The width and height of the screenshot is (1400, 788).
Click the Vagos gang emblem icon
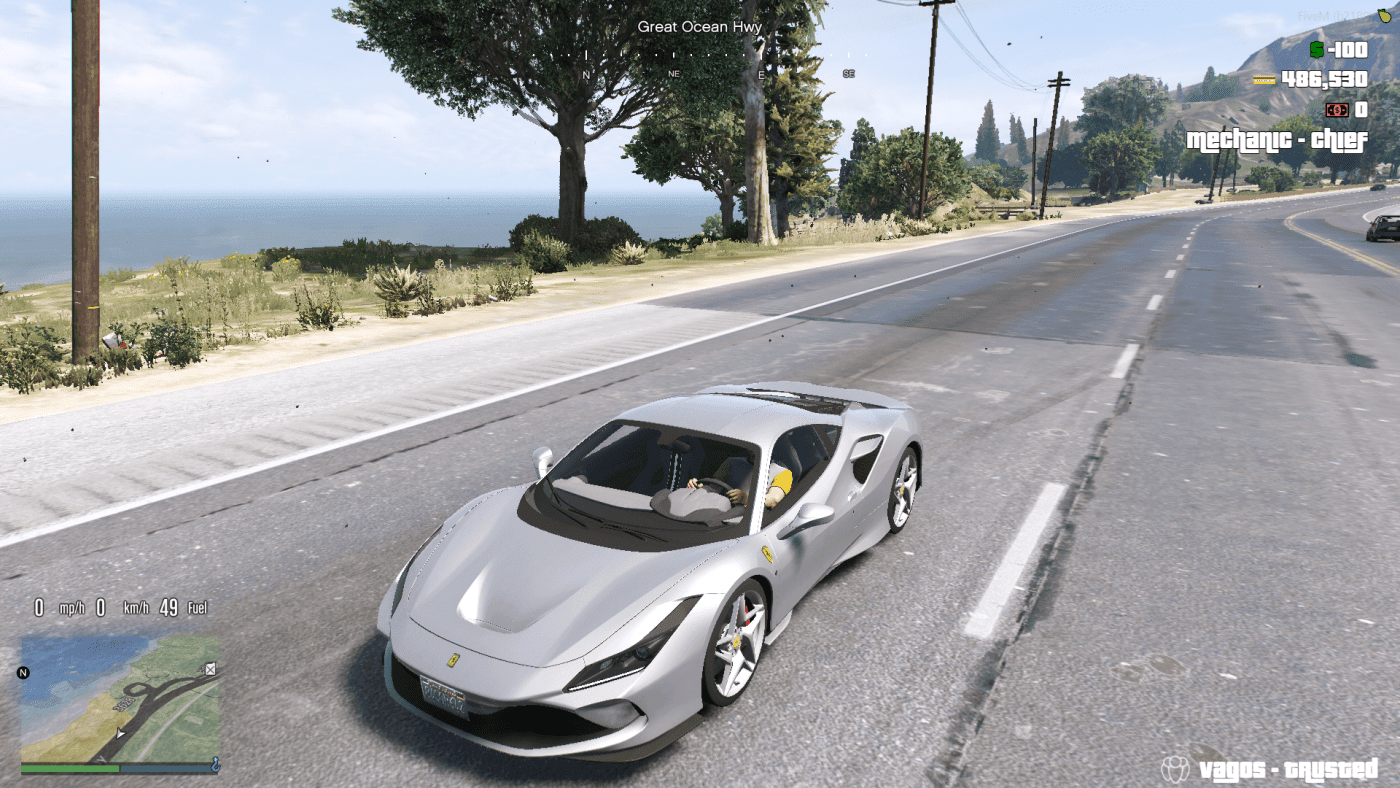click(x=1177, y=770)
